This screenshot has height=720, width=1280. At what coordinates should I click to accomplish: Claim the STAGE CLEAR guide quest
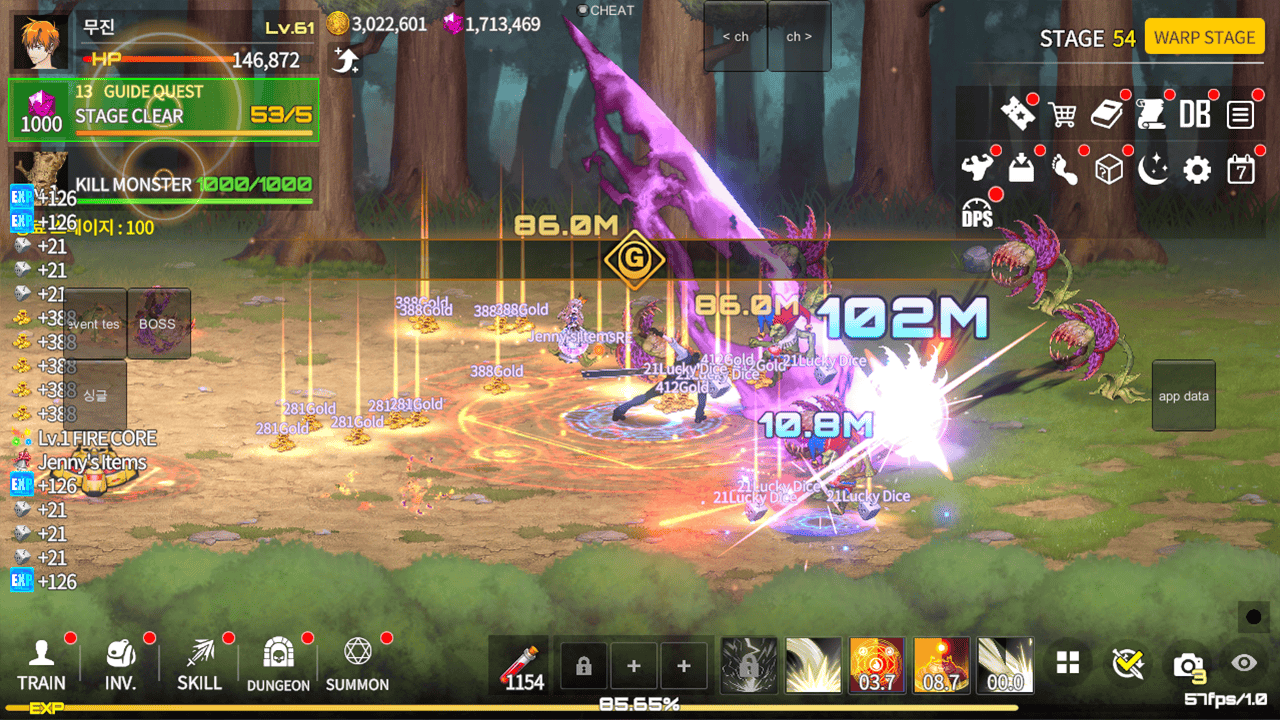coord(164,110)
